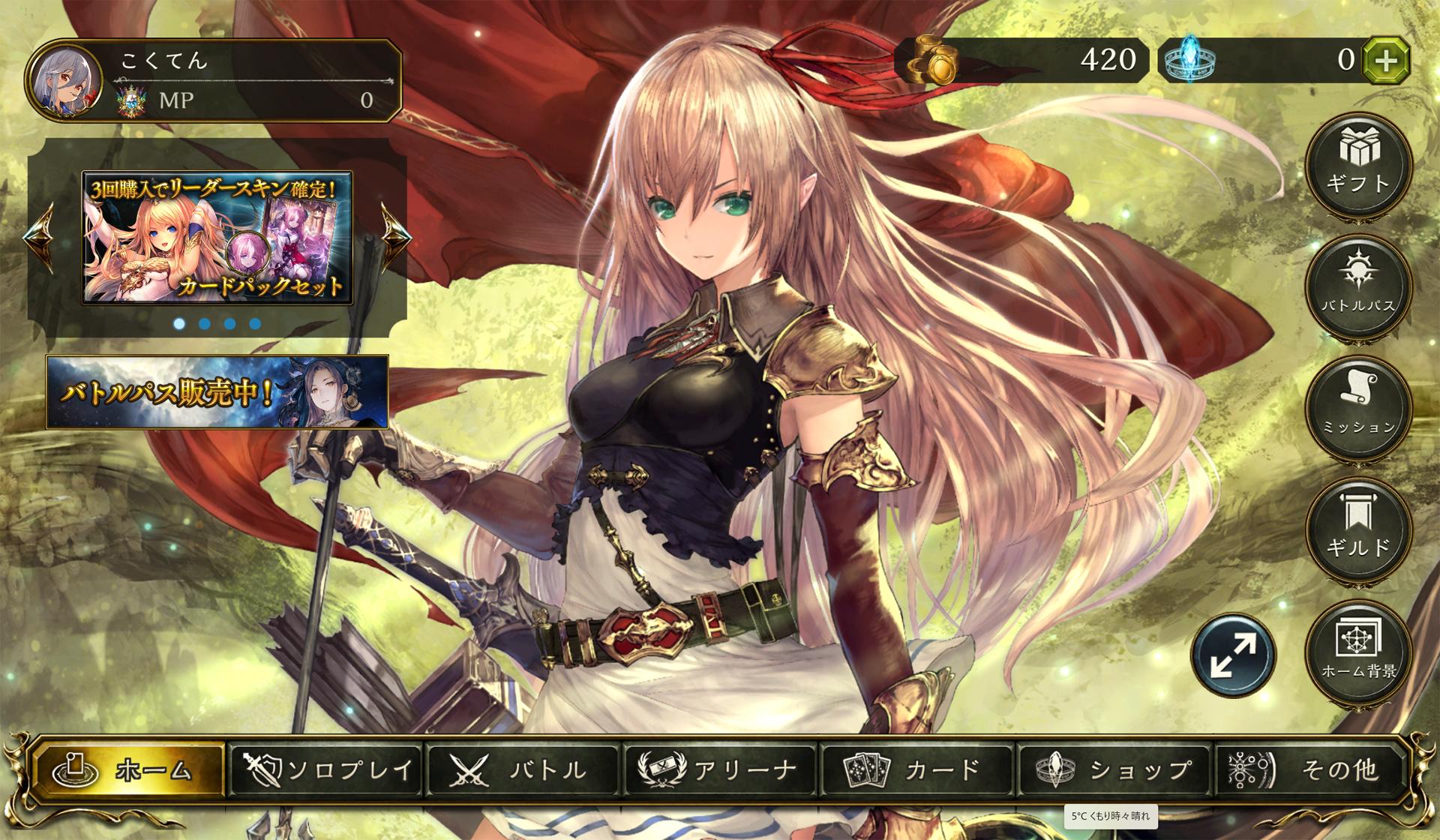Open the バトルパス battle pass button
This screenshot has height=840, width=1440.
click(x=1358, y=286)
